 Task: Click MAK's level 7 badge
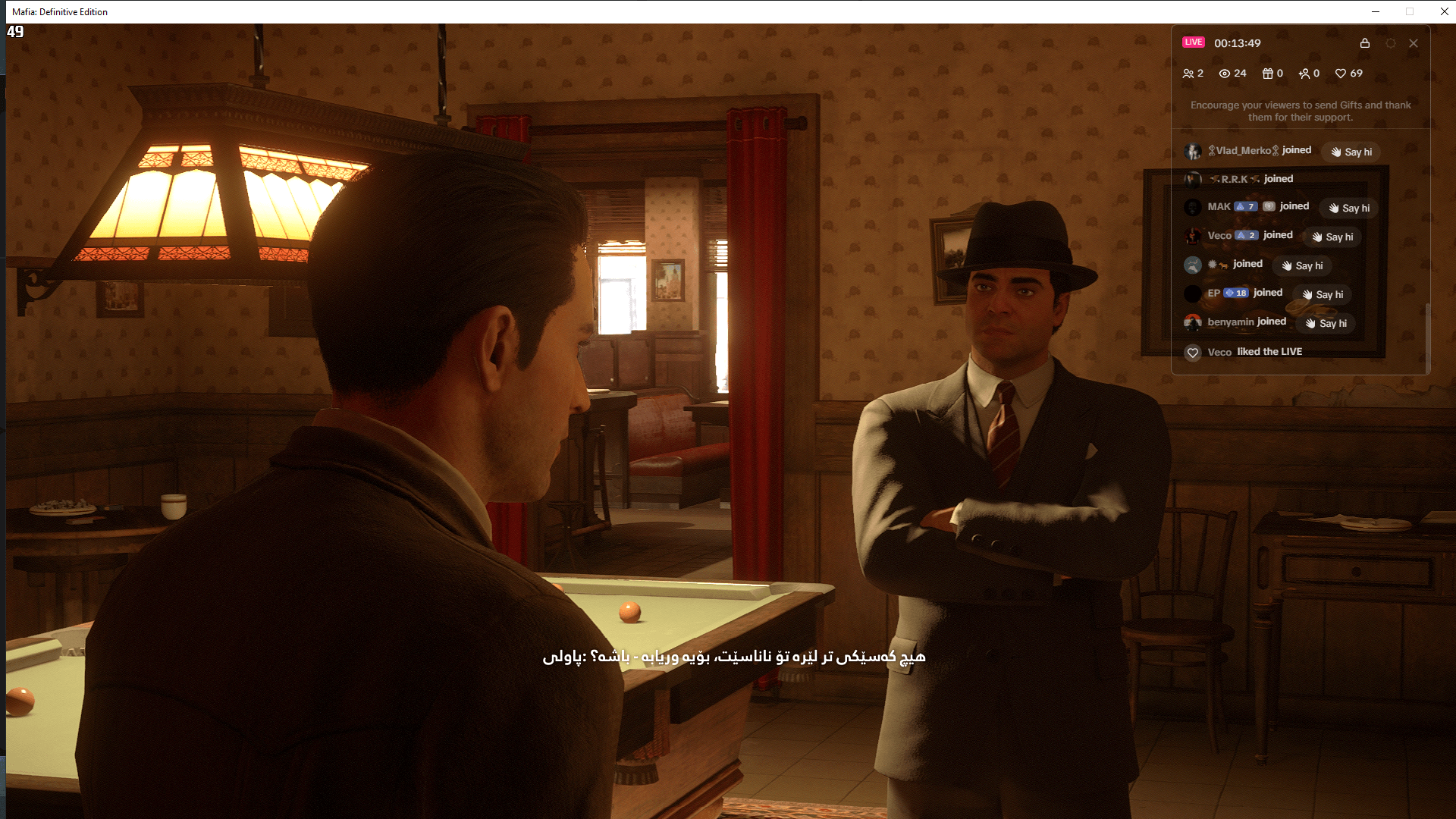pyautogui.click(x=1245, y=206)
